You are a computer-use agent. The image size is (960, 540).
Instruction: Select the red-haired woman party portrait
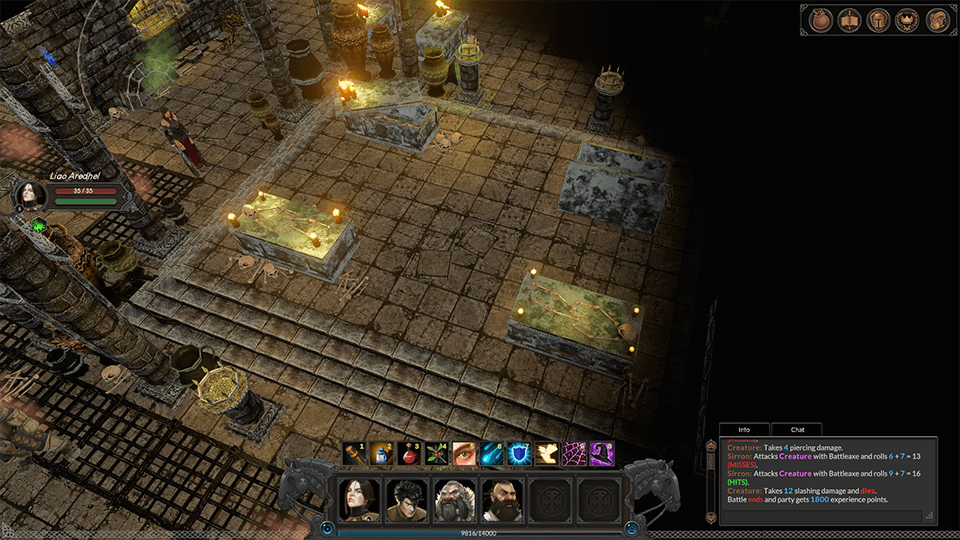357,499
